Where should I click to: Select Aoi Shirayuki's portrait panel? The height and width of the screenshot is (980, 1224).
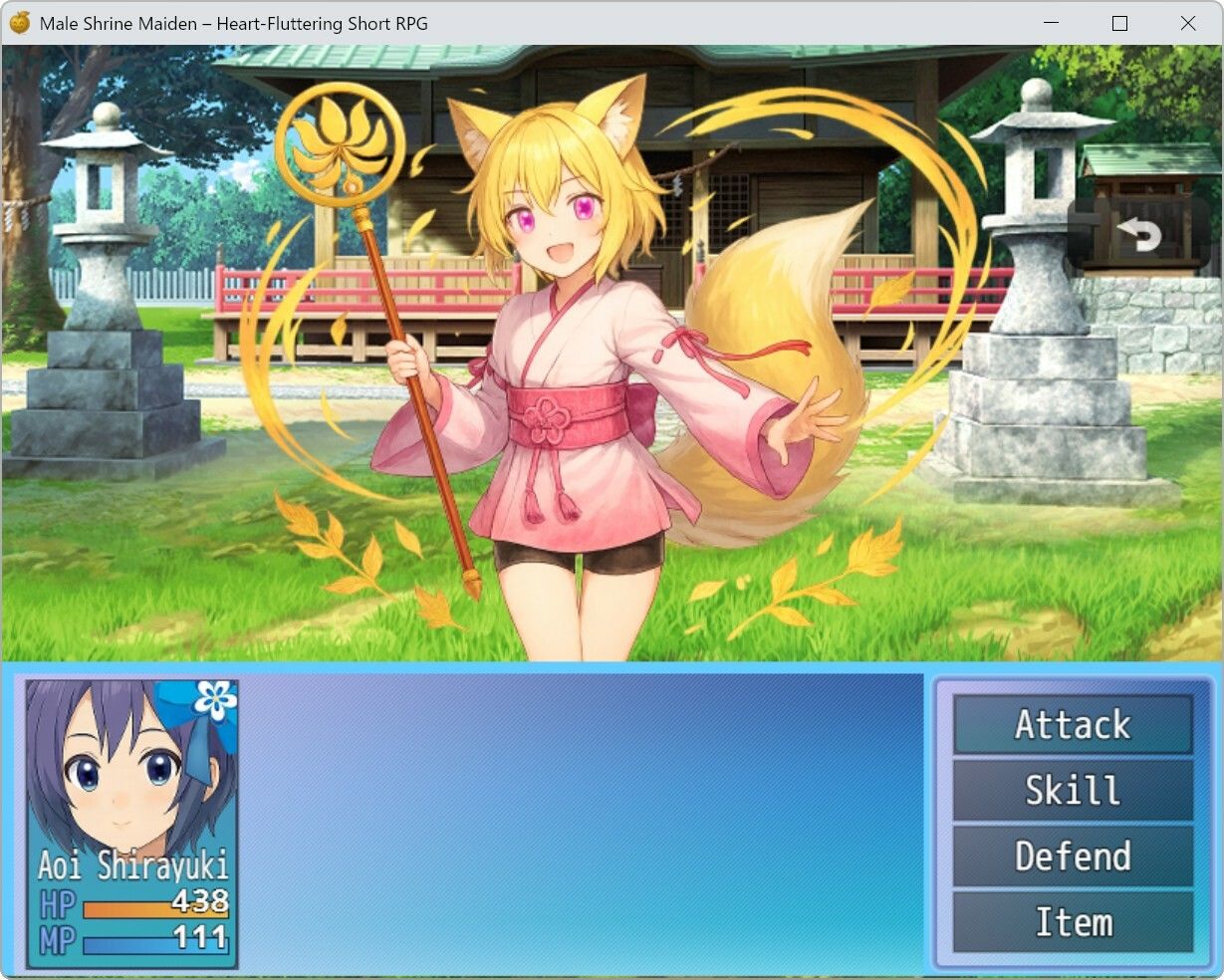131,823
